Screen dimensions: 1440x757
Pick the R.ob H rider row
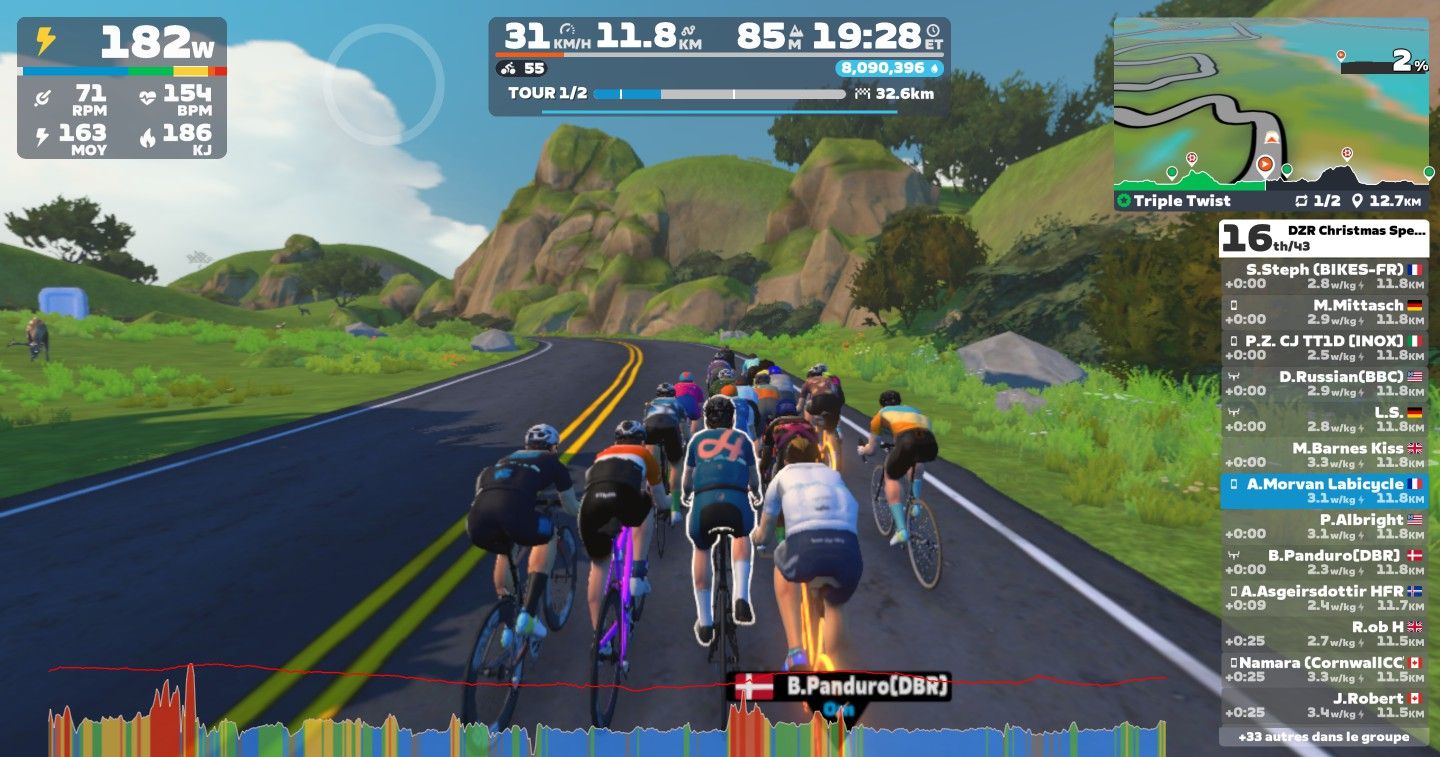point(1324,634)
